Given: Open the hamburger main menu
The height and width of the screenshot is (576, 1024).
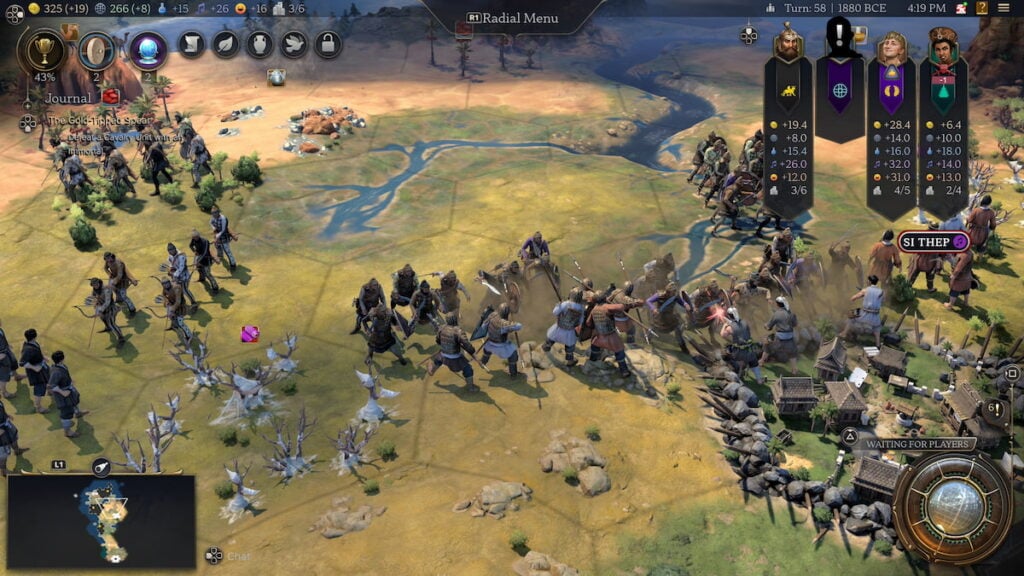Looking at the screenshot, I should (1003, 8).
